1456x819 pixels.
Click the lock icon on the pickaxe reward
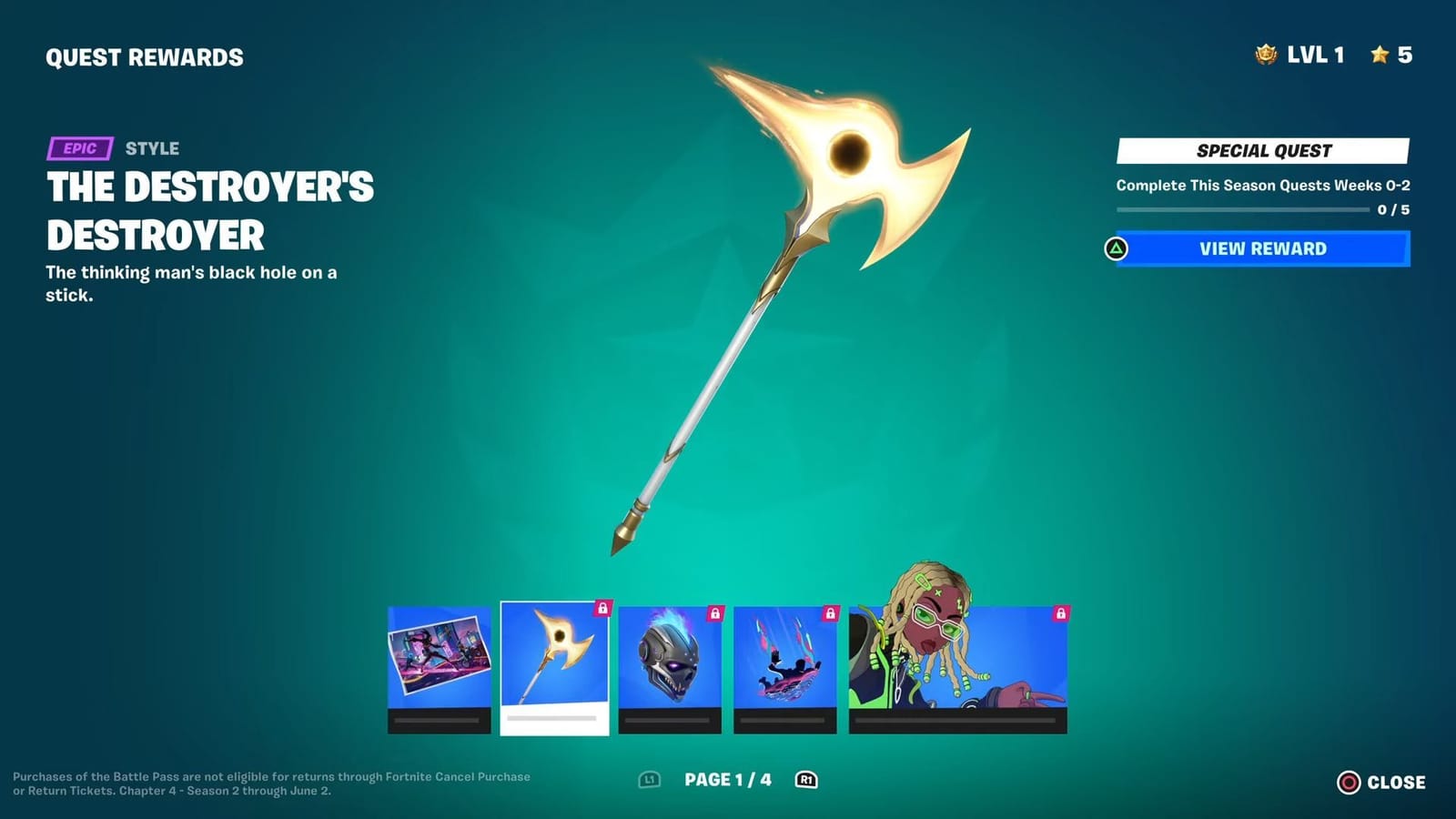click(x=602, y=612)
